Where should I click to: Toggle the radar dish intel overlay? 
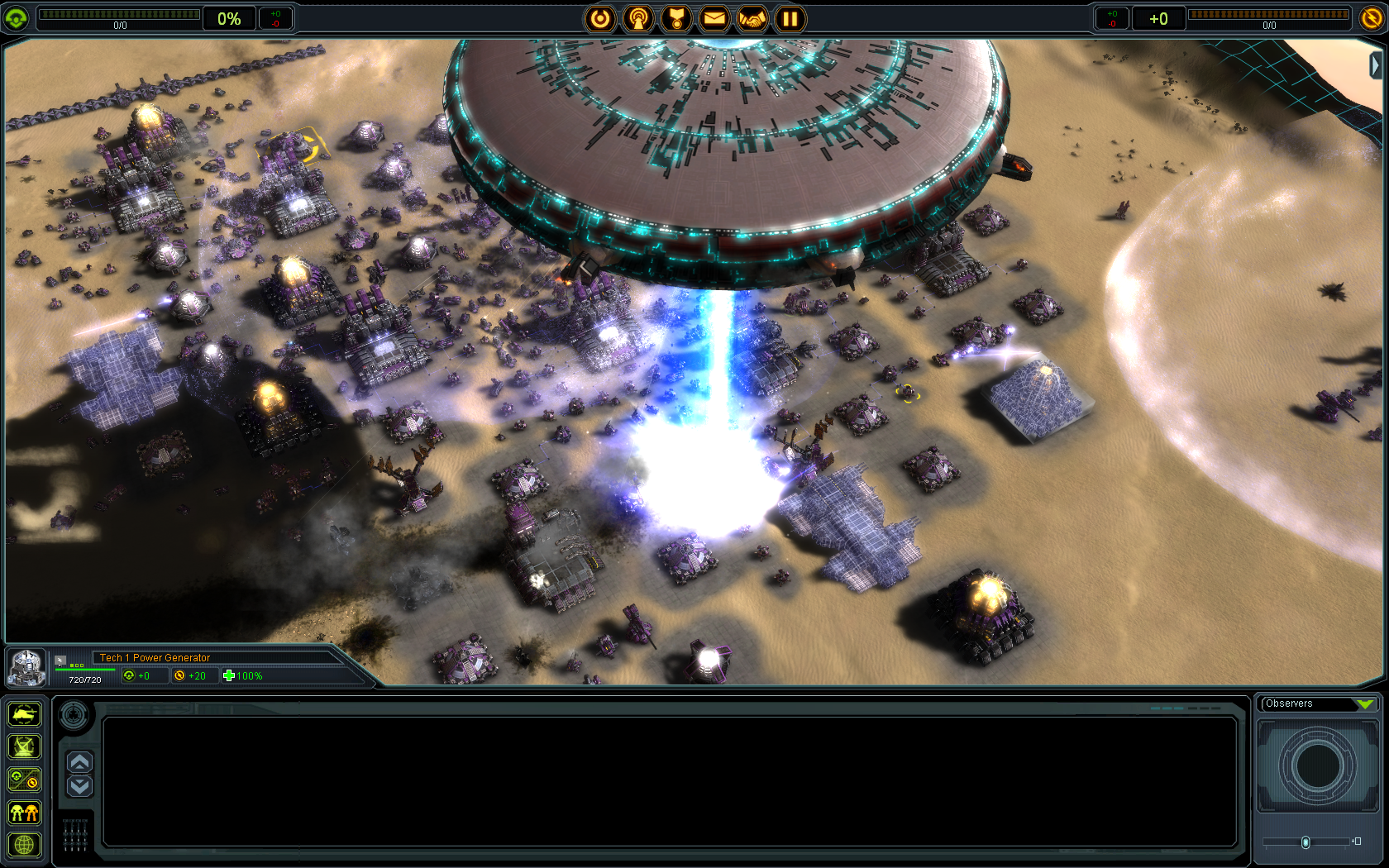click(x=24, y=746)
